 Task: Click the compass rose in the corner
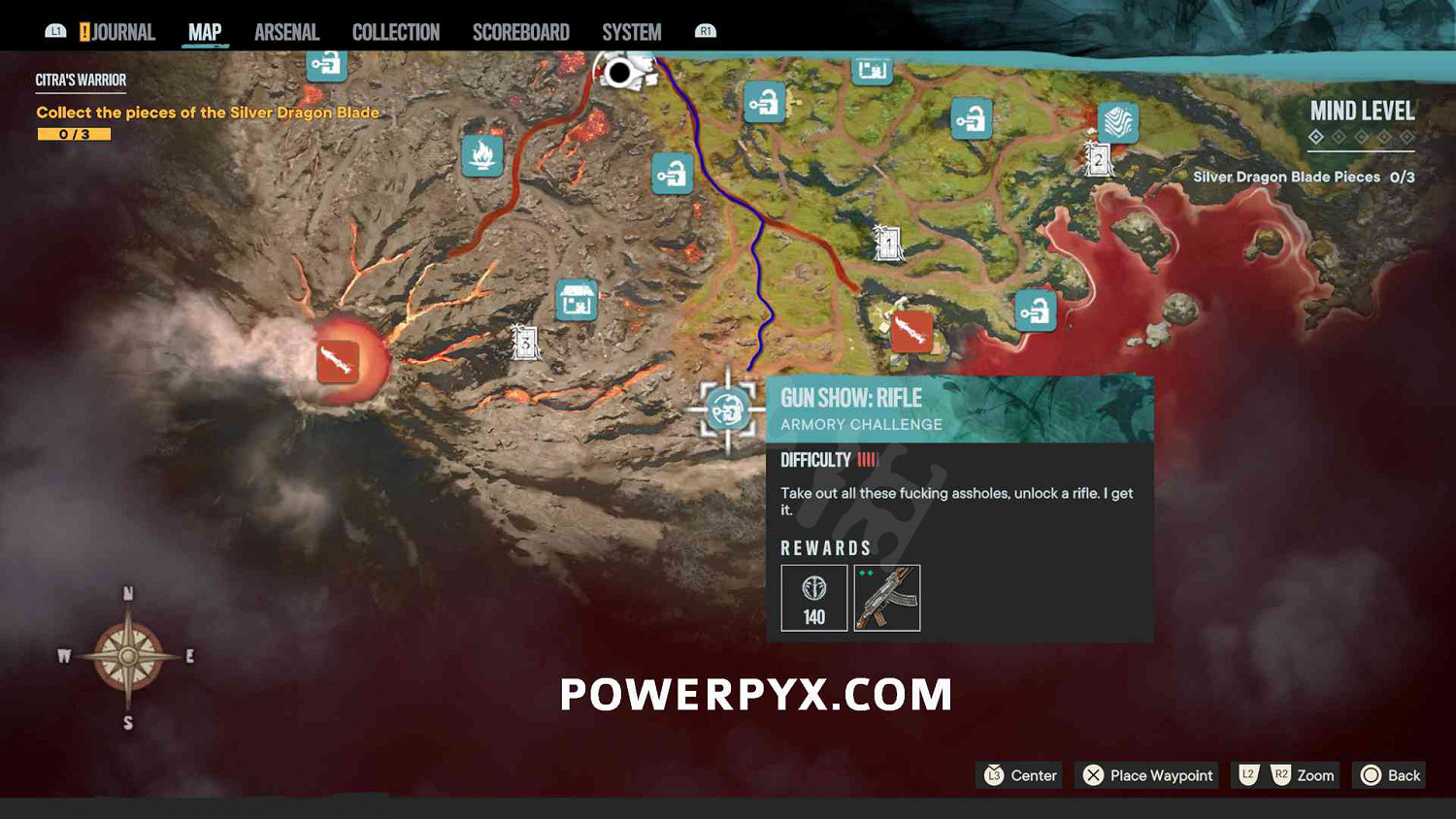pyautogui.click(x=125, y=656)
